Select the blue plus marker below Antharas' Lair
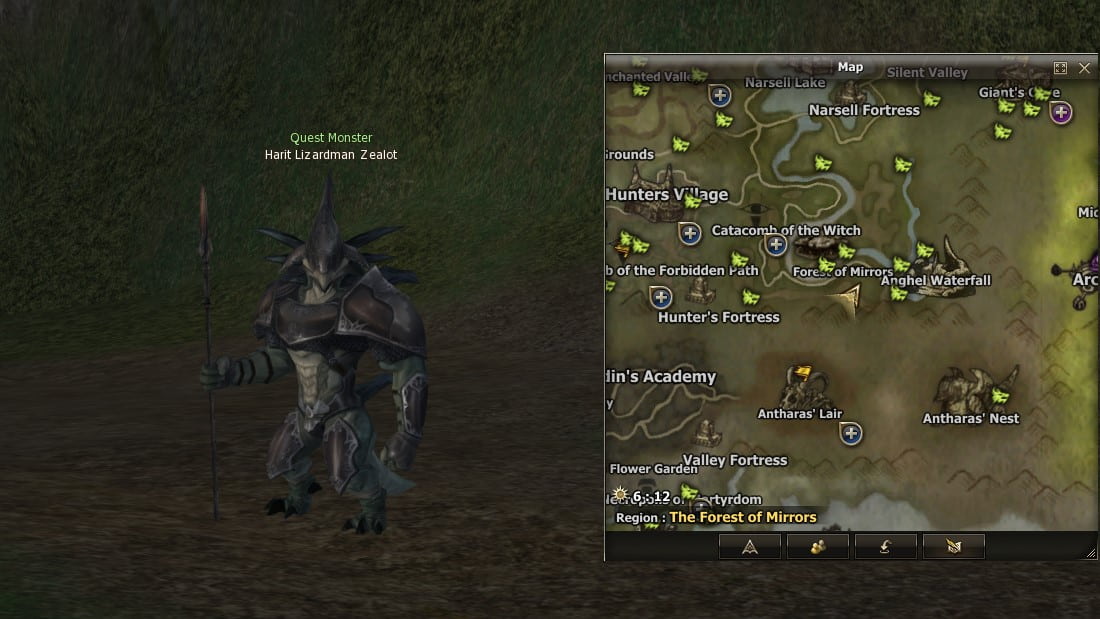Viewport: 1100px width, 619px height. coord(851,433)
